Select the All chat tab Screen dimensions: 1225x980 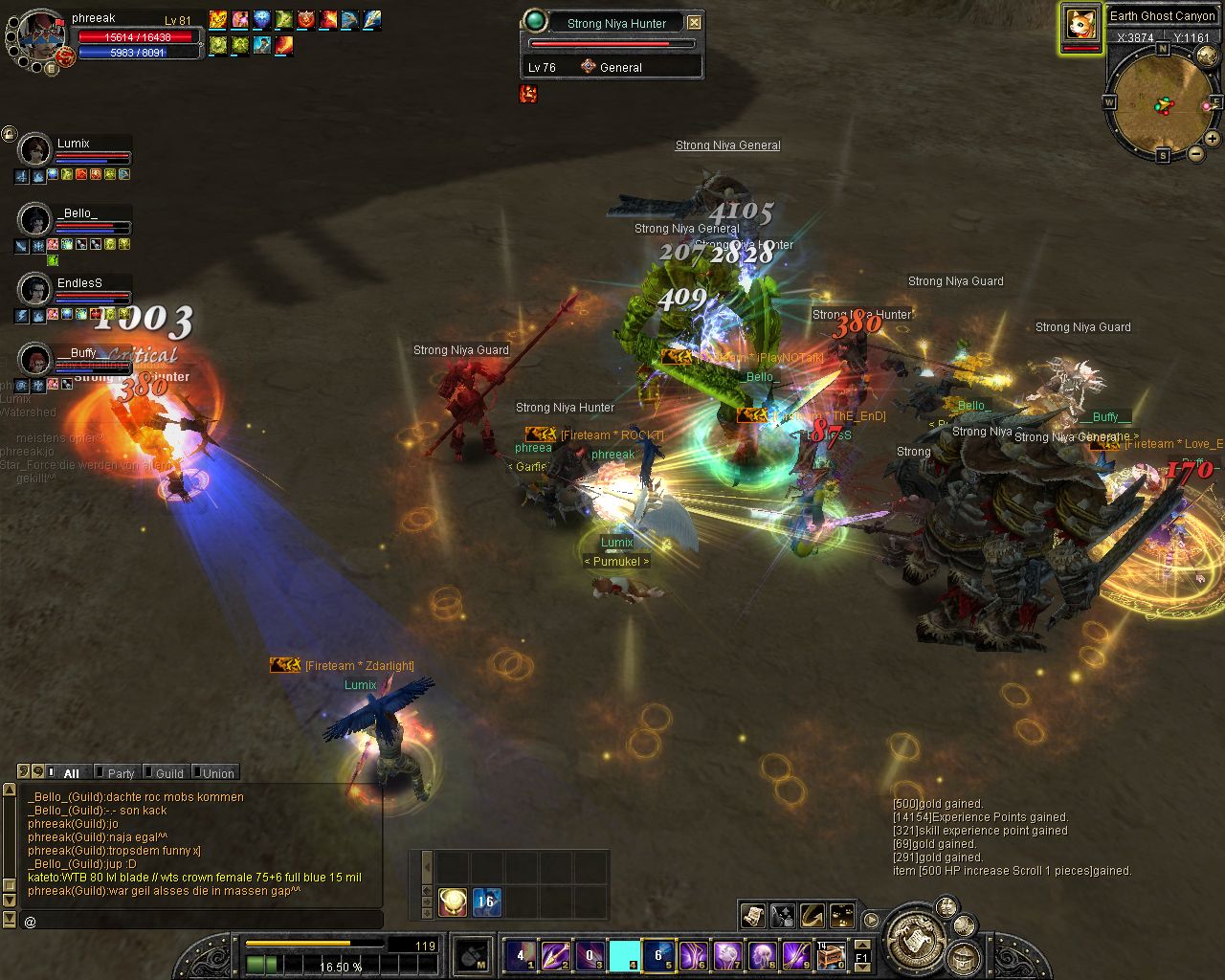pos(70,773)
